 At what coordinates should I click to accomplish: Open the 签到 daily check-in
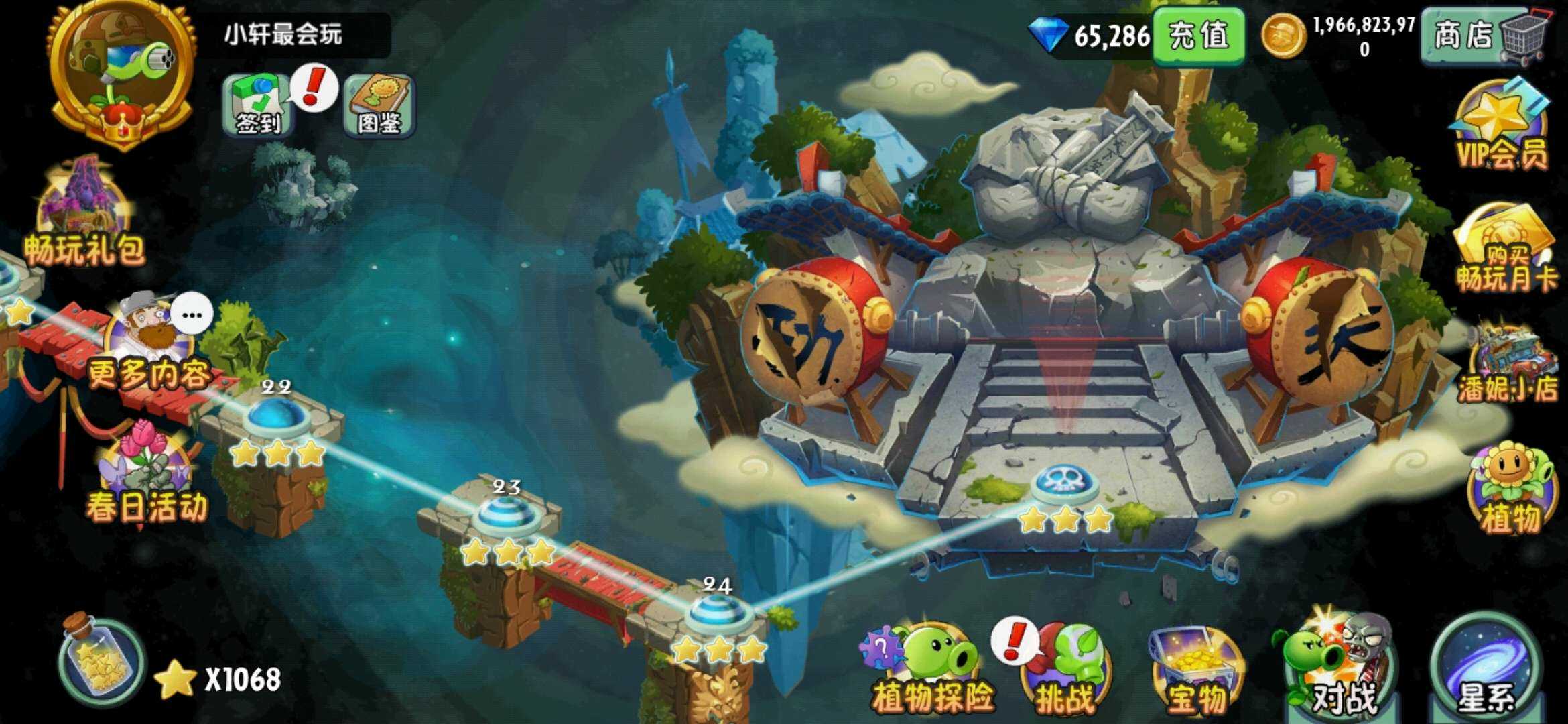point(258,105)
